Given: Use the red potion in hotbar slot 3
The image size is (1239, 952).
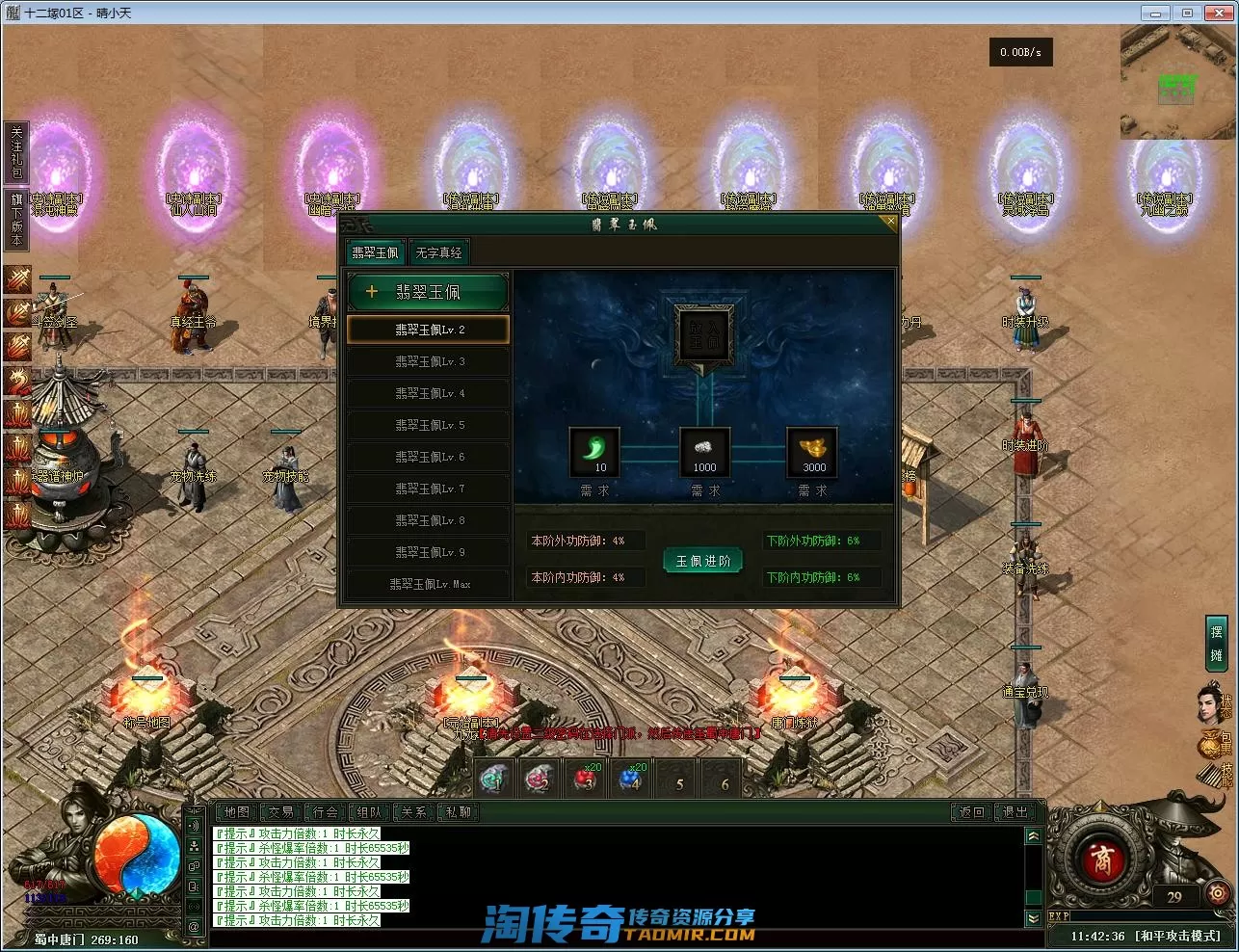Looking at the screenshot, I should coord(584,779).
